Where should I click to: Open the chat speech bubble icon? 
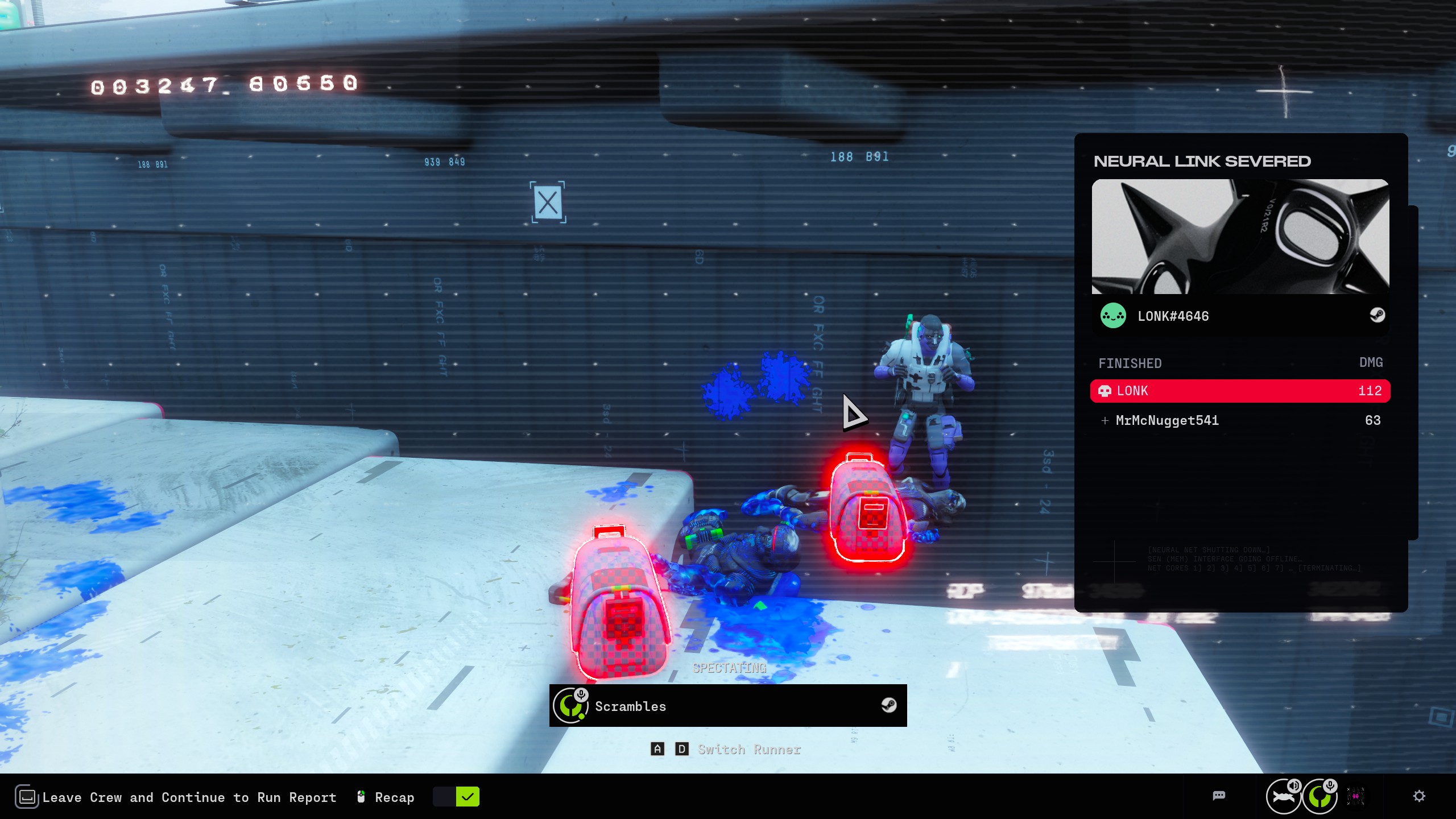(x=1218, y=796)
